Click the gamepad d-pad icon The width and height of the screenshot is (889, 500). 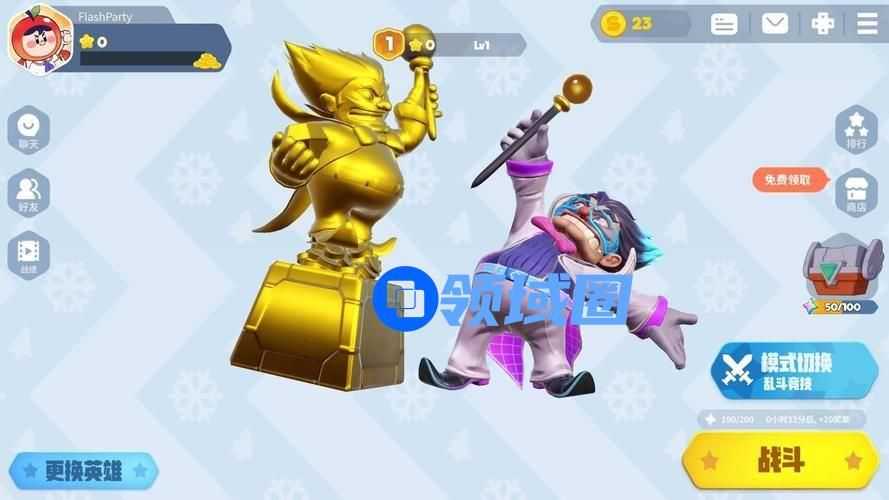[822, 24]
